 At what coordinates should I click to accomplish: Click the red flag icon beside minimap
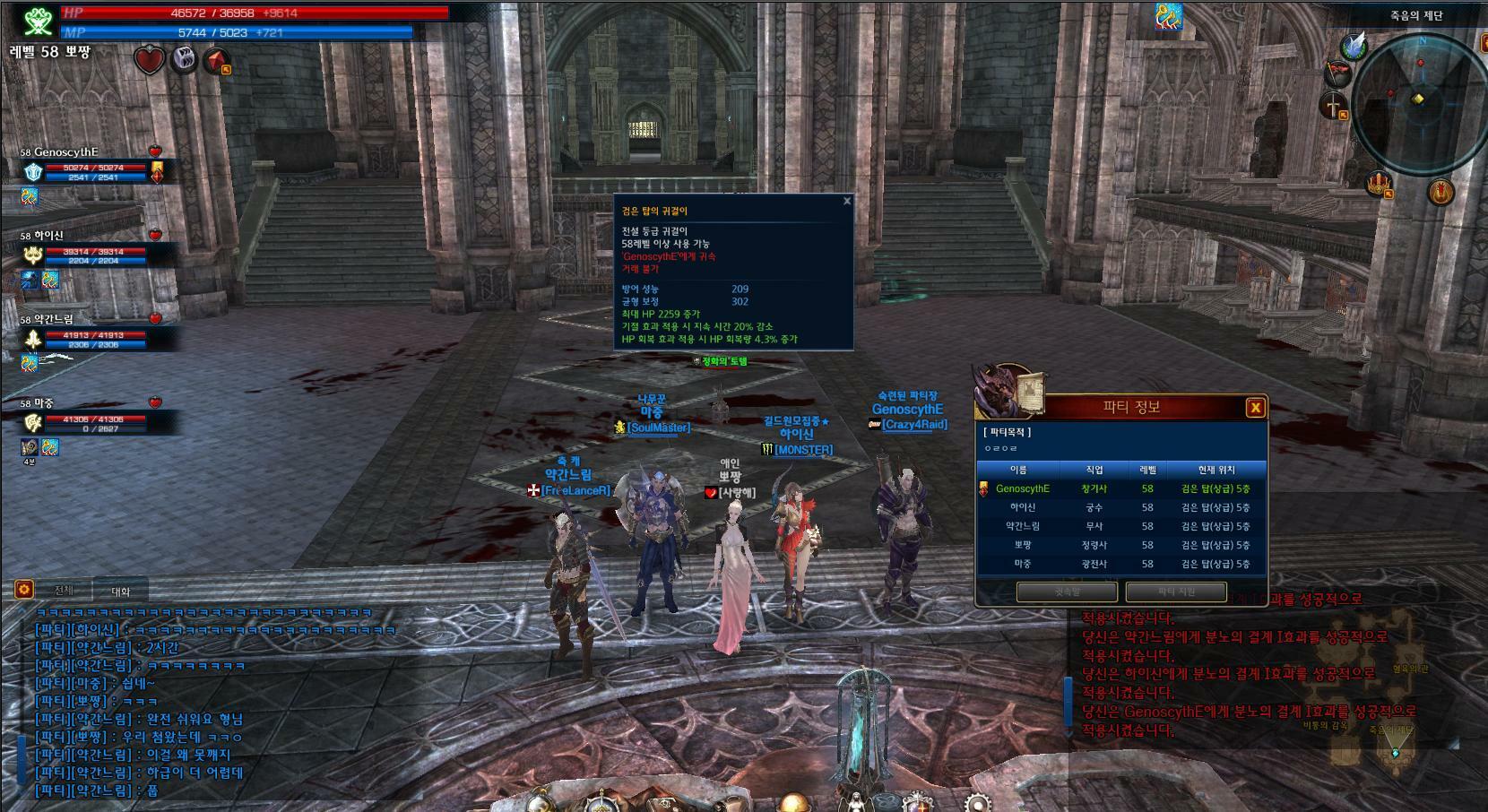pos(1337,72)
